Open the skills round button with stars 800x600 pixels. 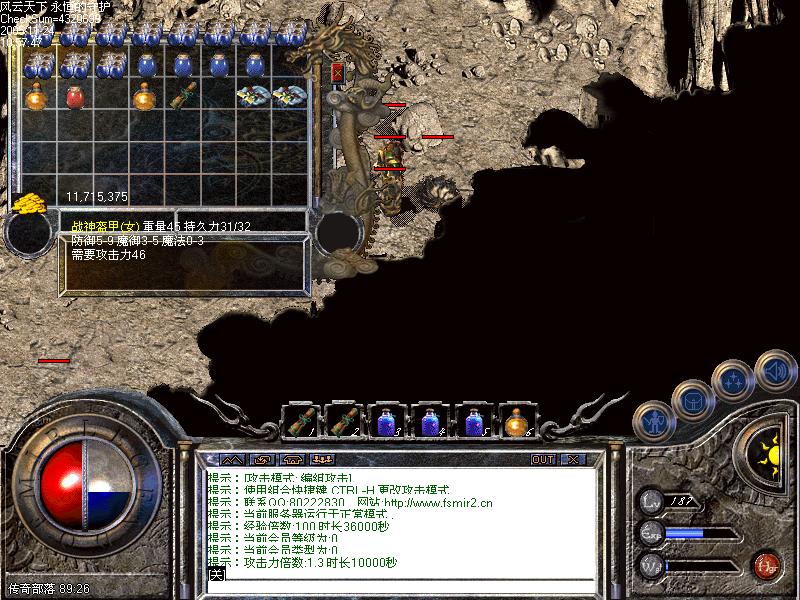(732, 380)
